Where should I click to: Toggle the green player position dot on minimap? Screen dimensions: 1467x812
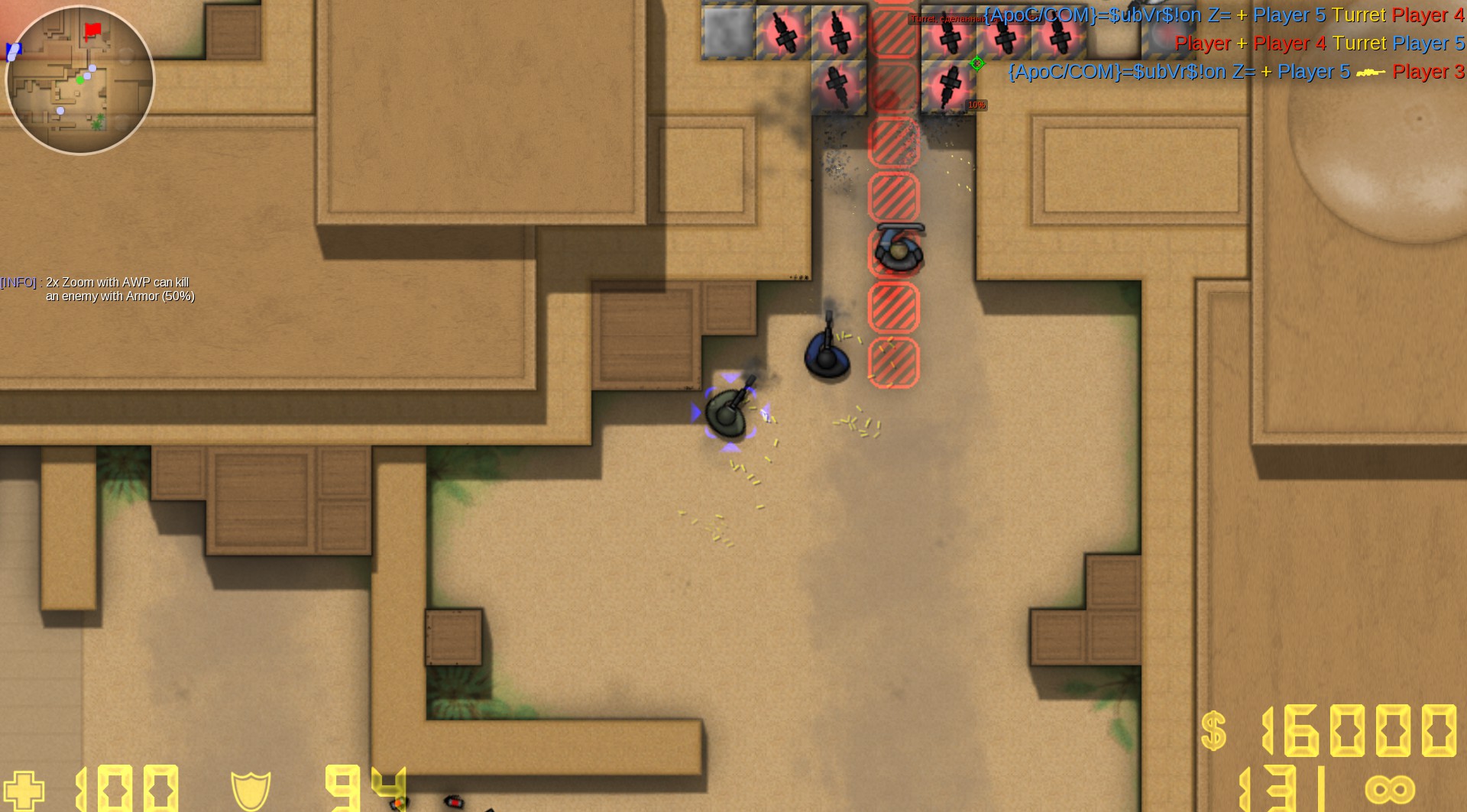tap(79, 79)
